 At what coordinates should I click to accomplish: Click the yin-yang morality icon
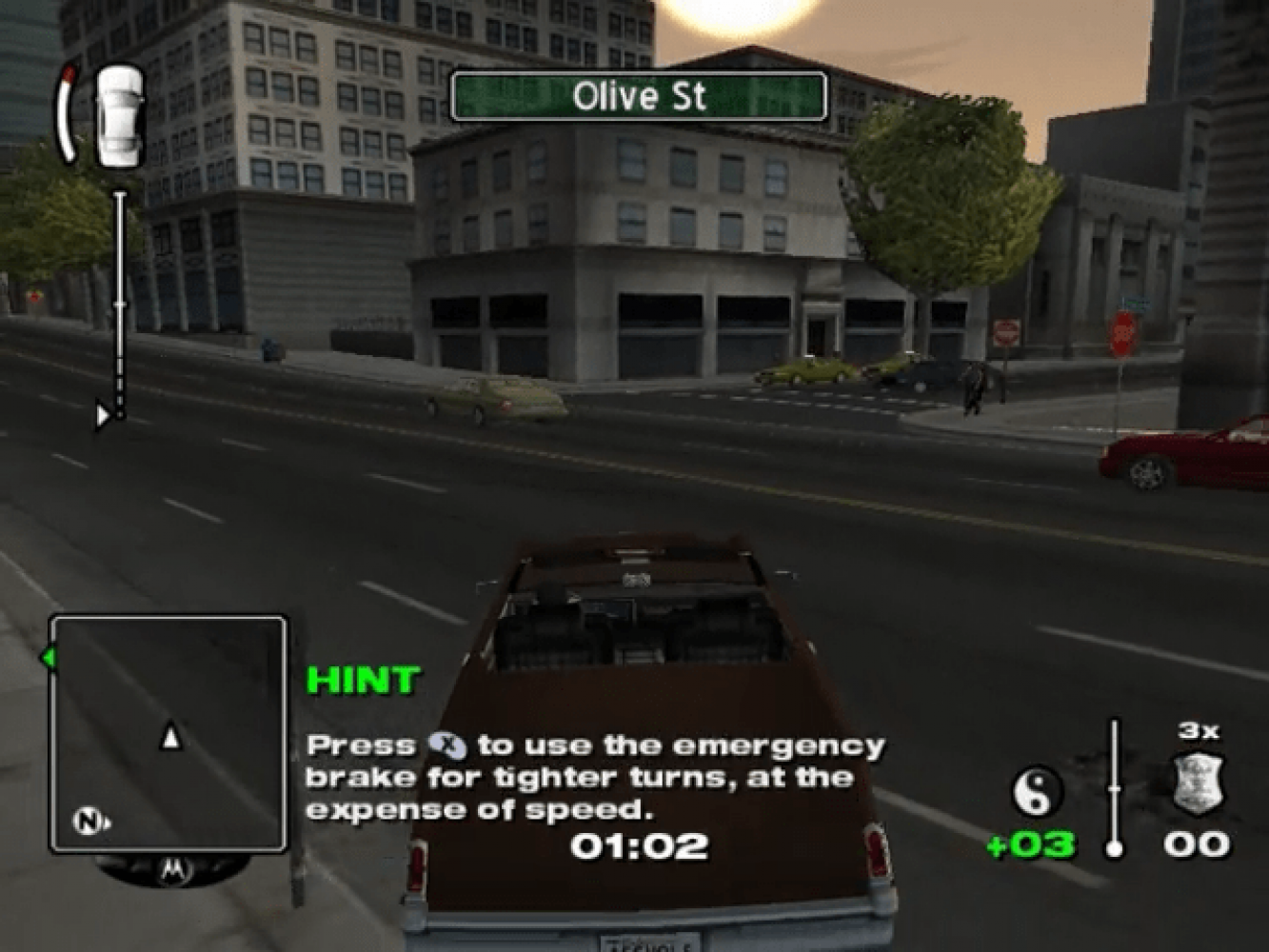click(x=1036, y=791)
